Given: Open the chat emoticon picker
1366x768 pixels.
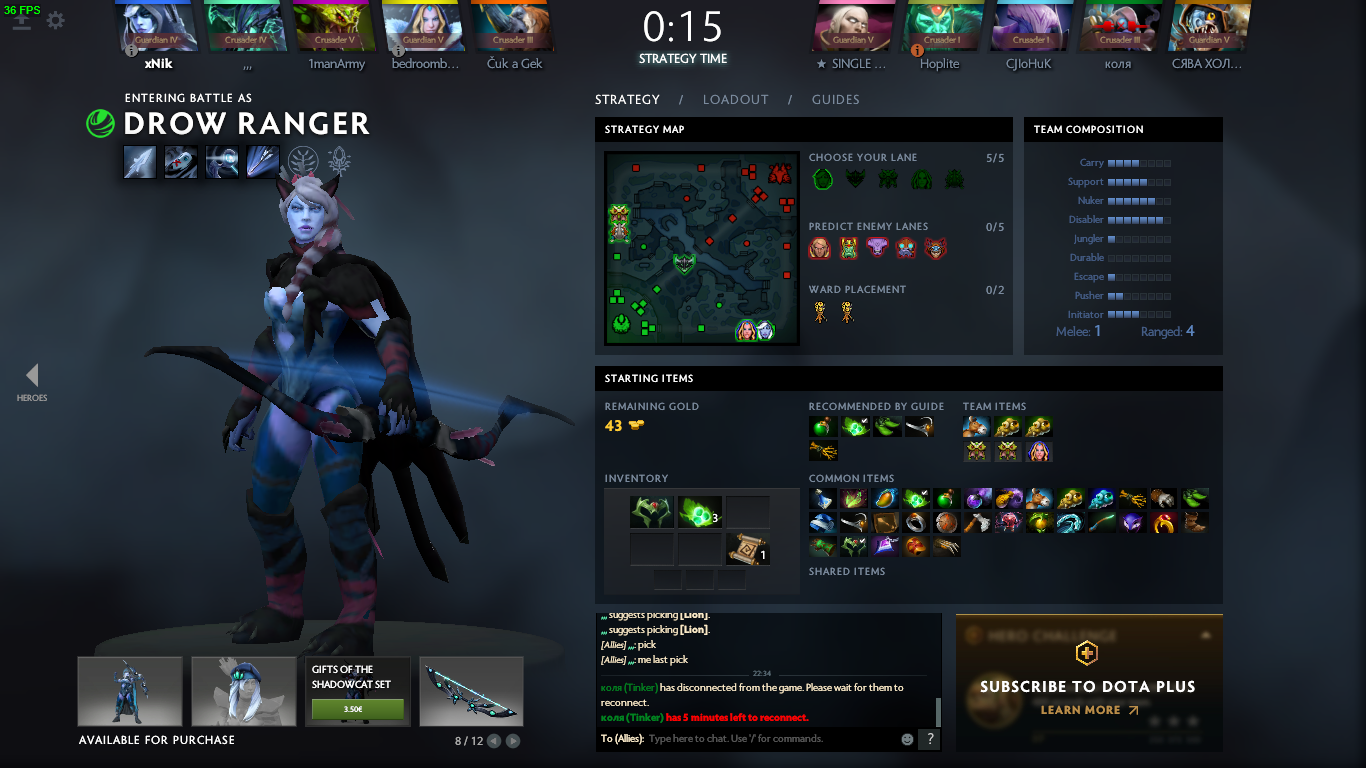Looking at the screenshot, I should (908, 739).
